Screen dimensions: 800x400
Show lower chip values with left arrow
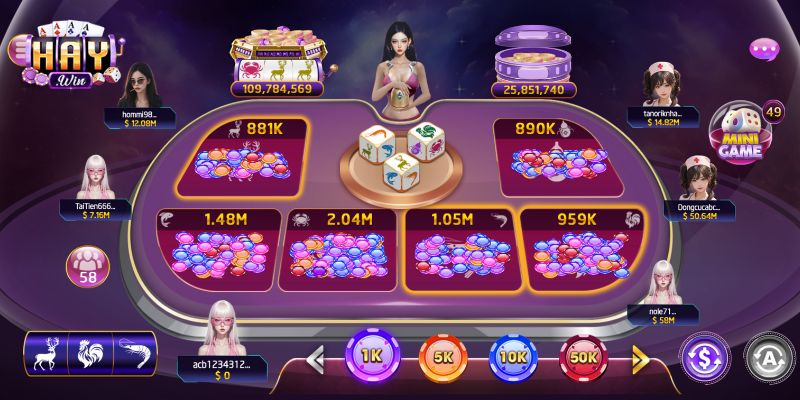point(316,357)
